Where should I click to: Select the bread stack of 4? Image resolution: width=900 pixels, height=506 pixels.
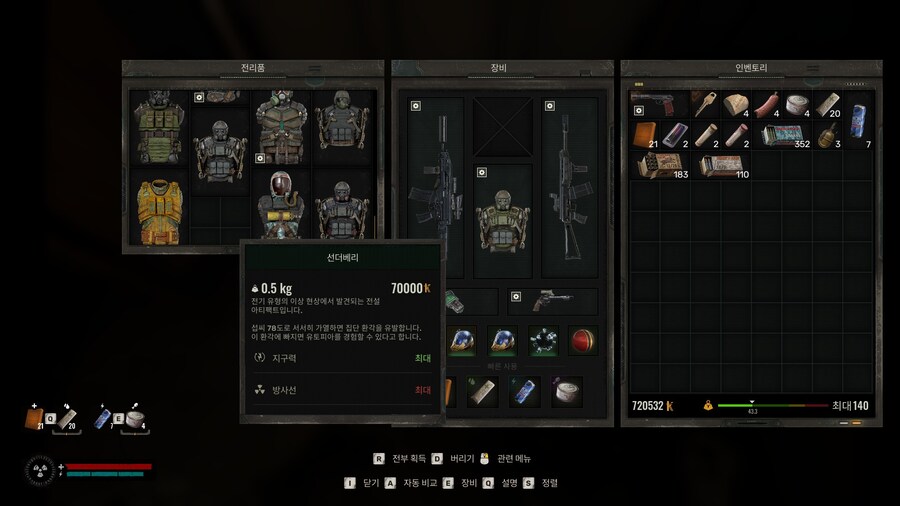coord(735,104)
